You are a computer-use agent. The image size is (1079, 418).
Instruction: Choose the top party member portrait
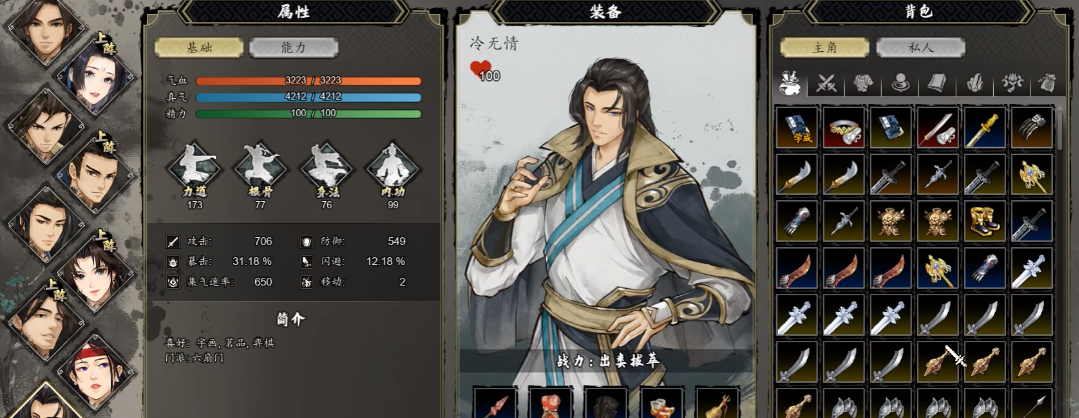point(42,27)
